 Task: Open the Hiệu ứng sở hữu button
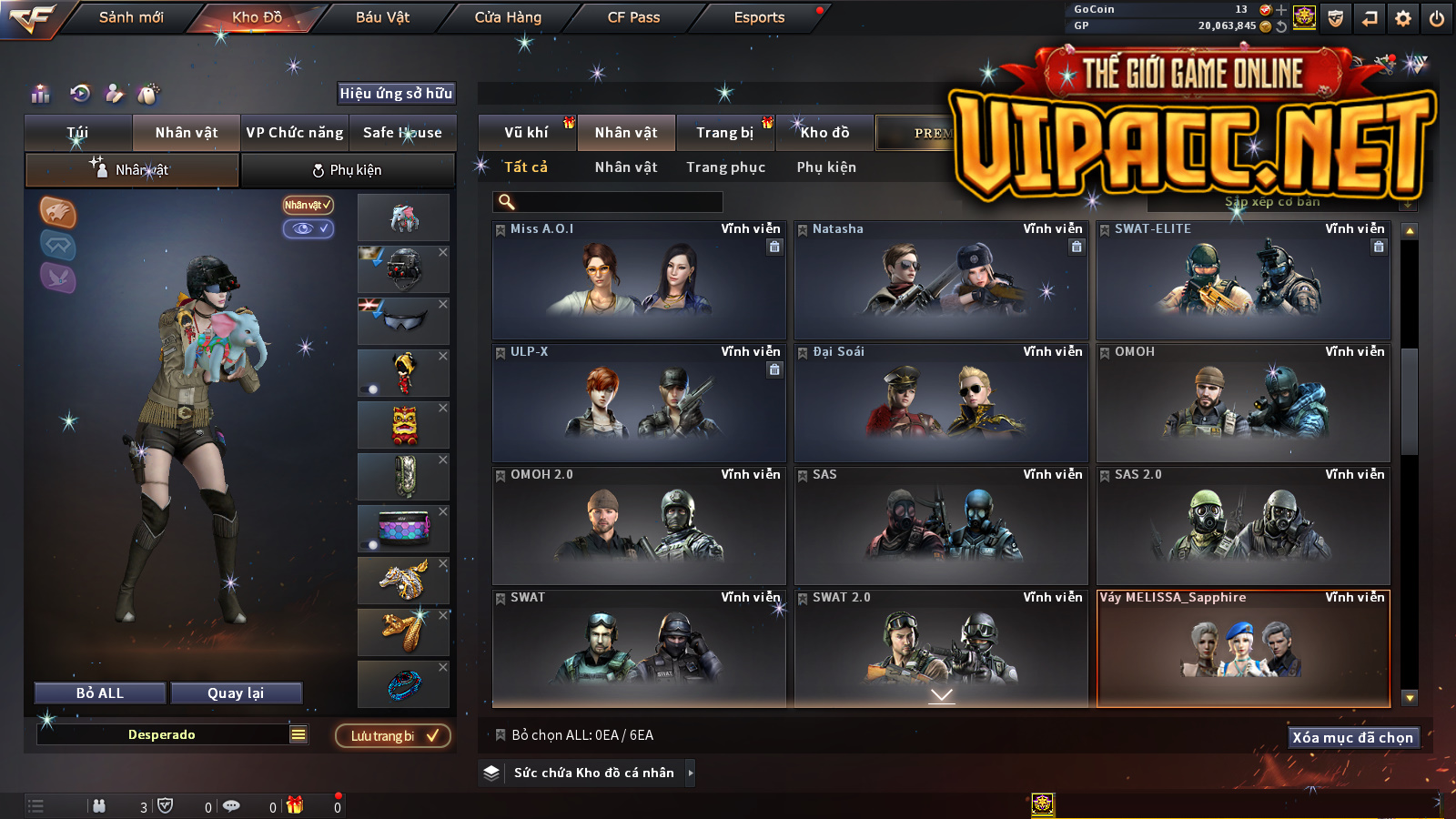pos(396,94)
